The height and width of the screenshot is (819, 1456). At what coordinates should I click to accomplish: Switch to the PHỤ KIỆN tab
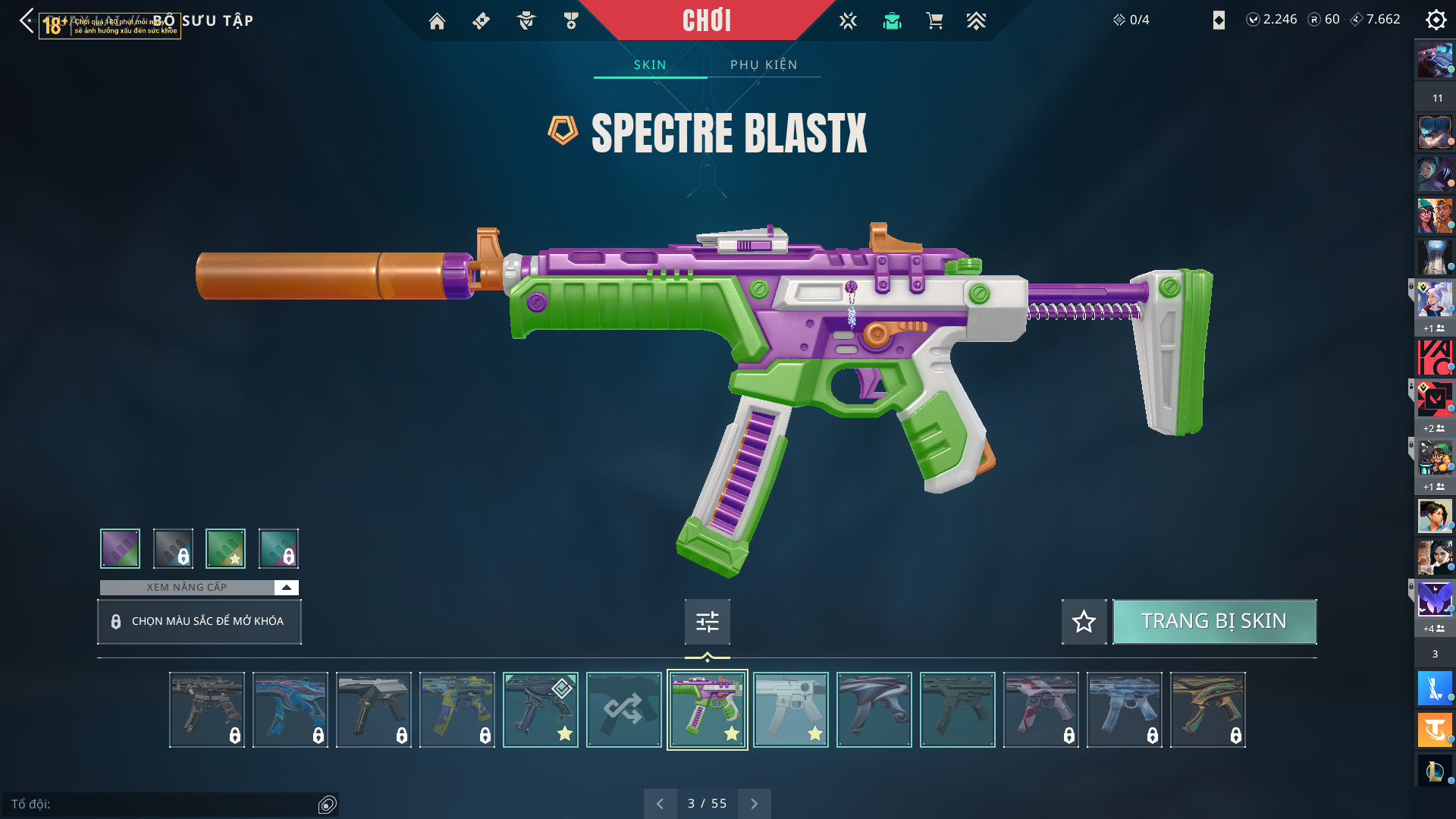click(764, 64)
